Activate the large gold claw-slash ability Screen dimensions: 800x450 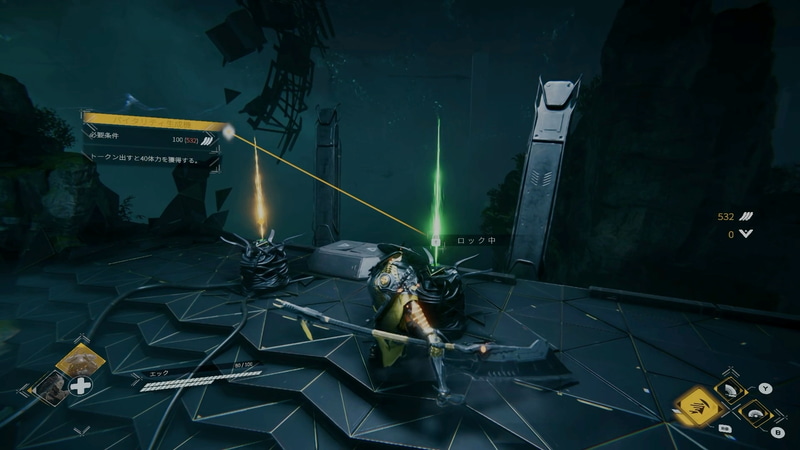700,405
